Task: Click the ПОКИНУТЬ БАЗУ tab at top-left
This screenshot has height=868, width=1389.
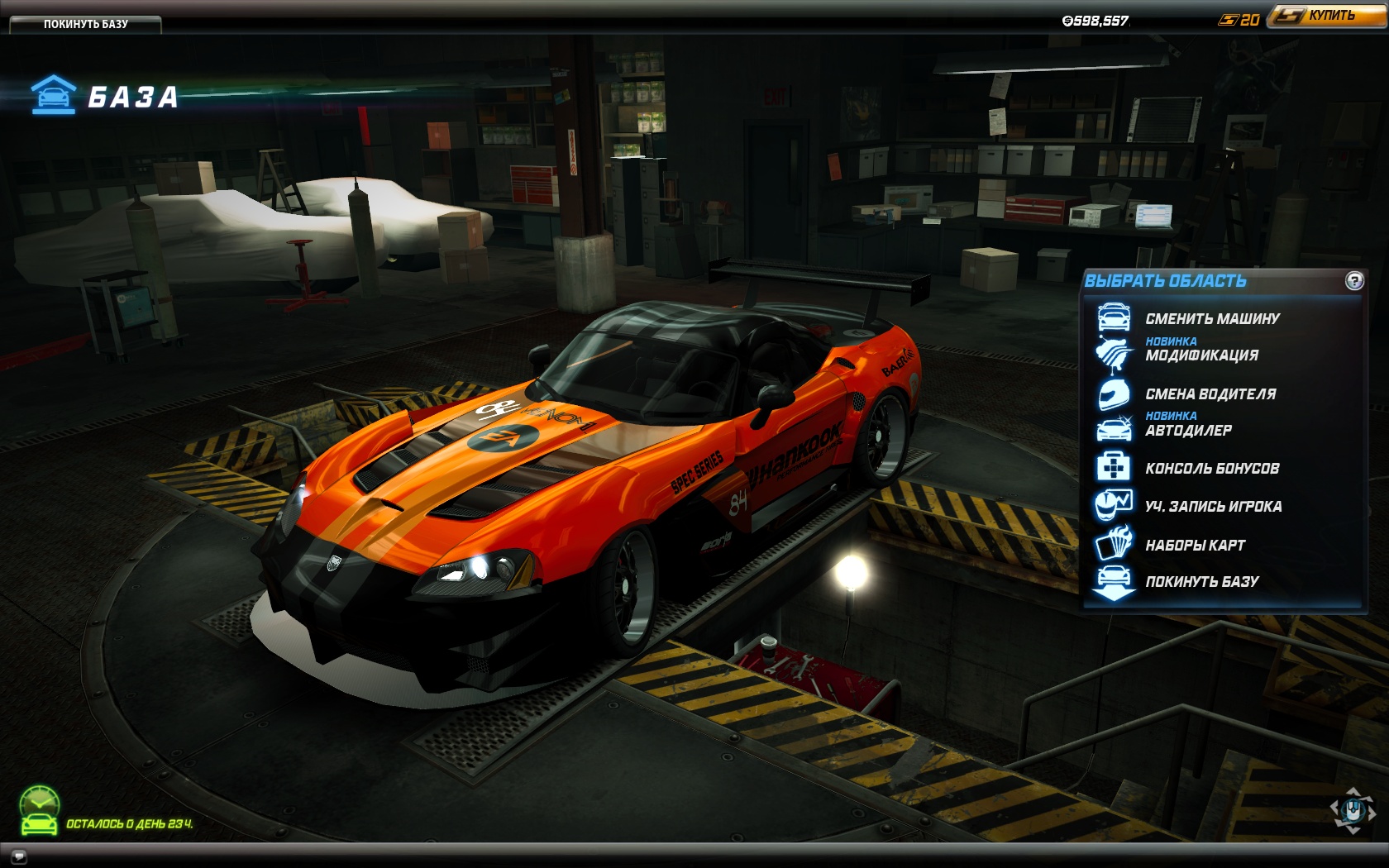Action: (x=85, y=24)
